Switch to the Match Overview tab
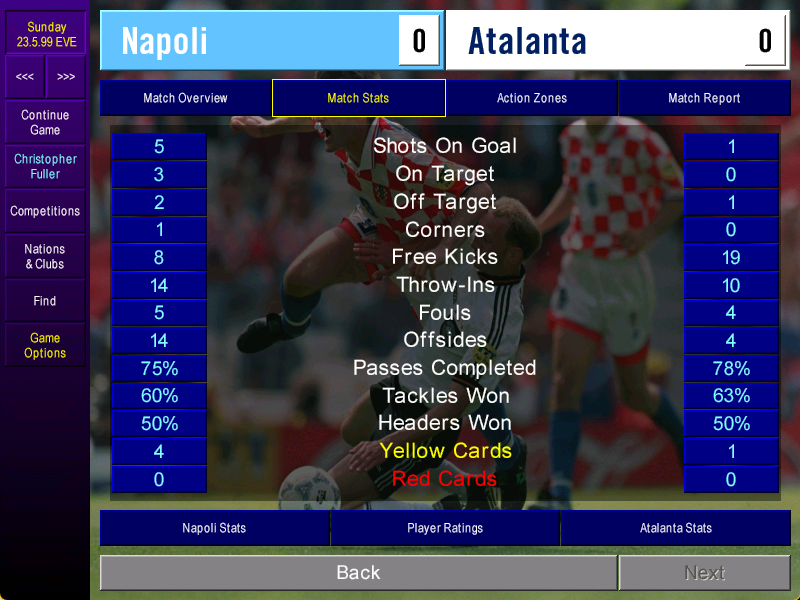This screenshot has height=600, width=800. coord(185,98)
